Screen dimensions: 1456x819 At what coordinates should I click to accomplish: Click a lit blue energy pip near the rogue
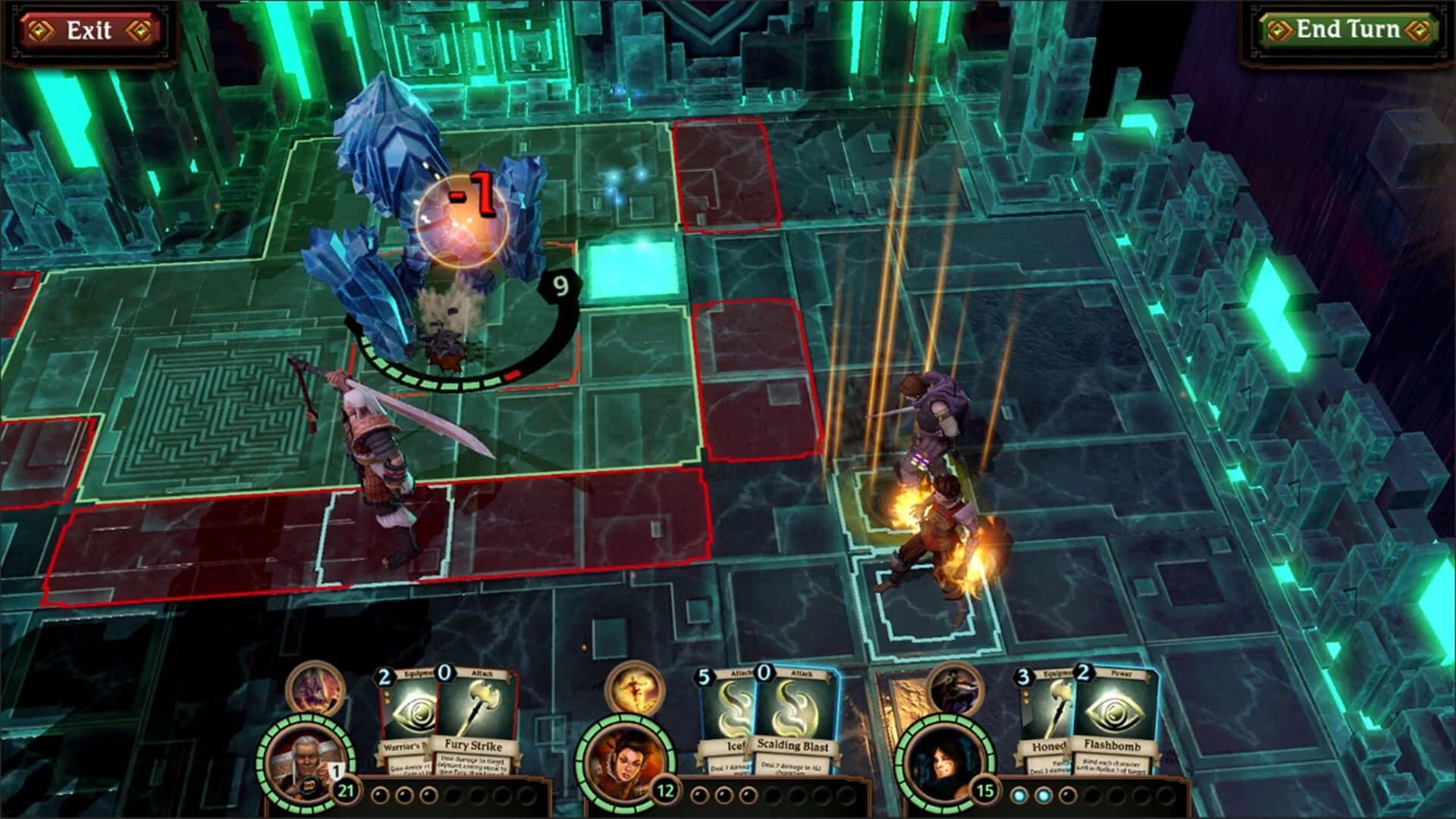coord(1020,796)
